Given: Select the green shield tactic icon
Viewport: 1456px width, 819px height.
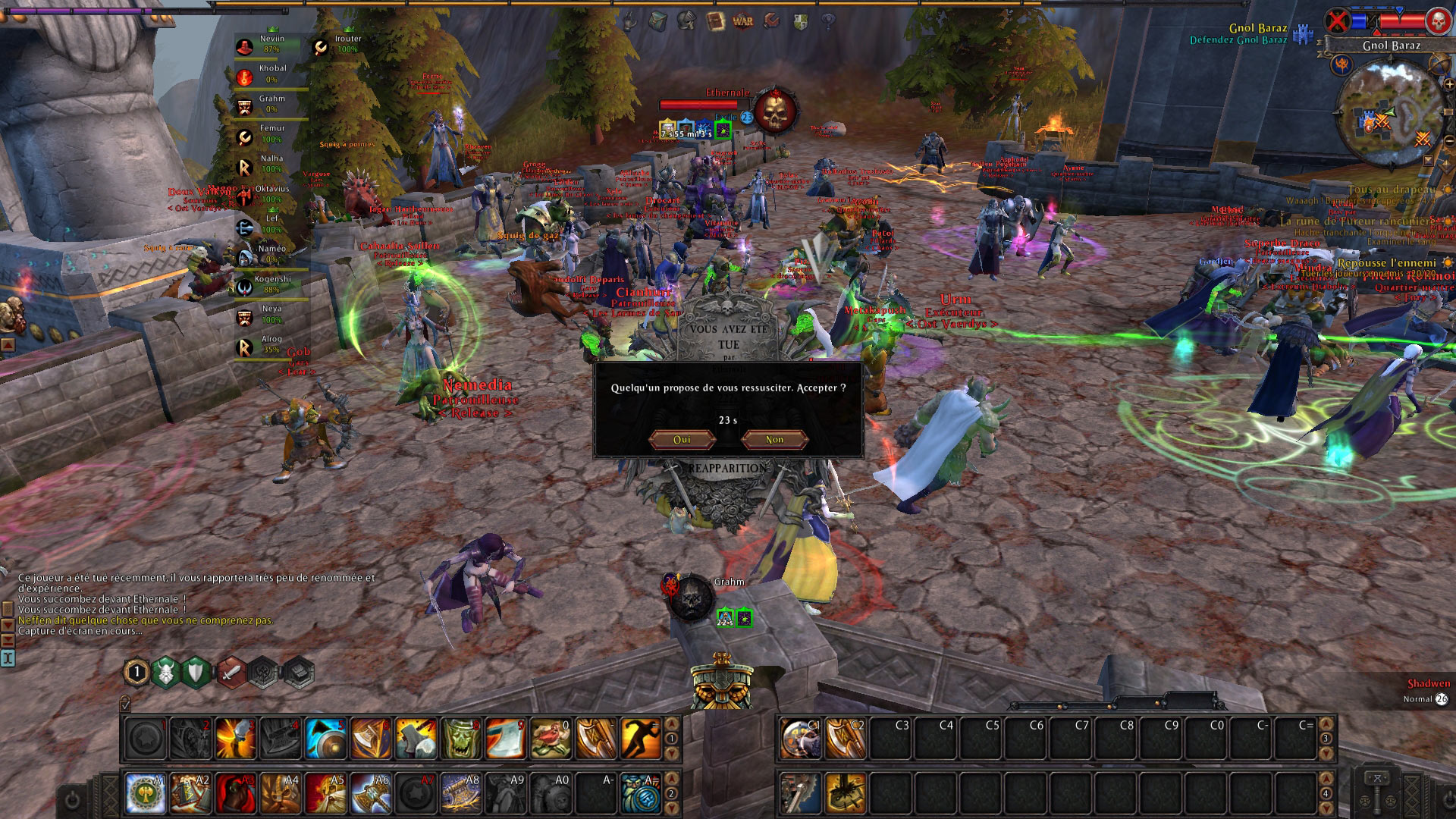Looking at the screenshot, I should click(196, 672).
